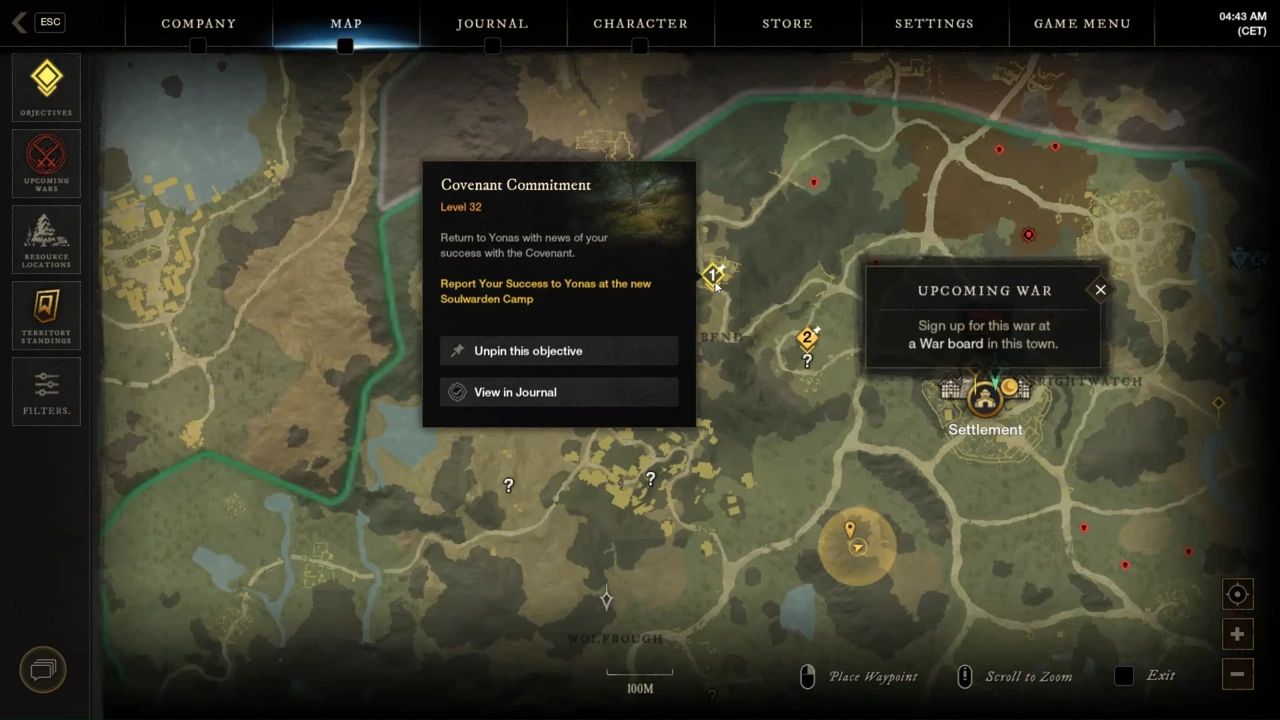Open the chat window icon
This screenshot has width=1280, height=720.
coord(43,669)
